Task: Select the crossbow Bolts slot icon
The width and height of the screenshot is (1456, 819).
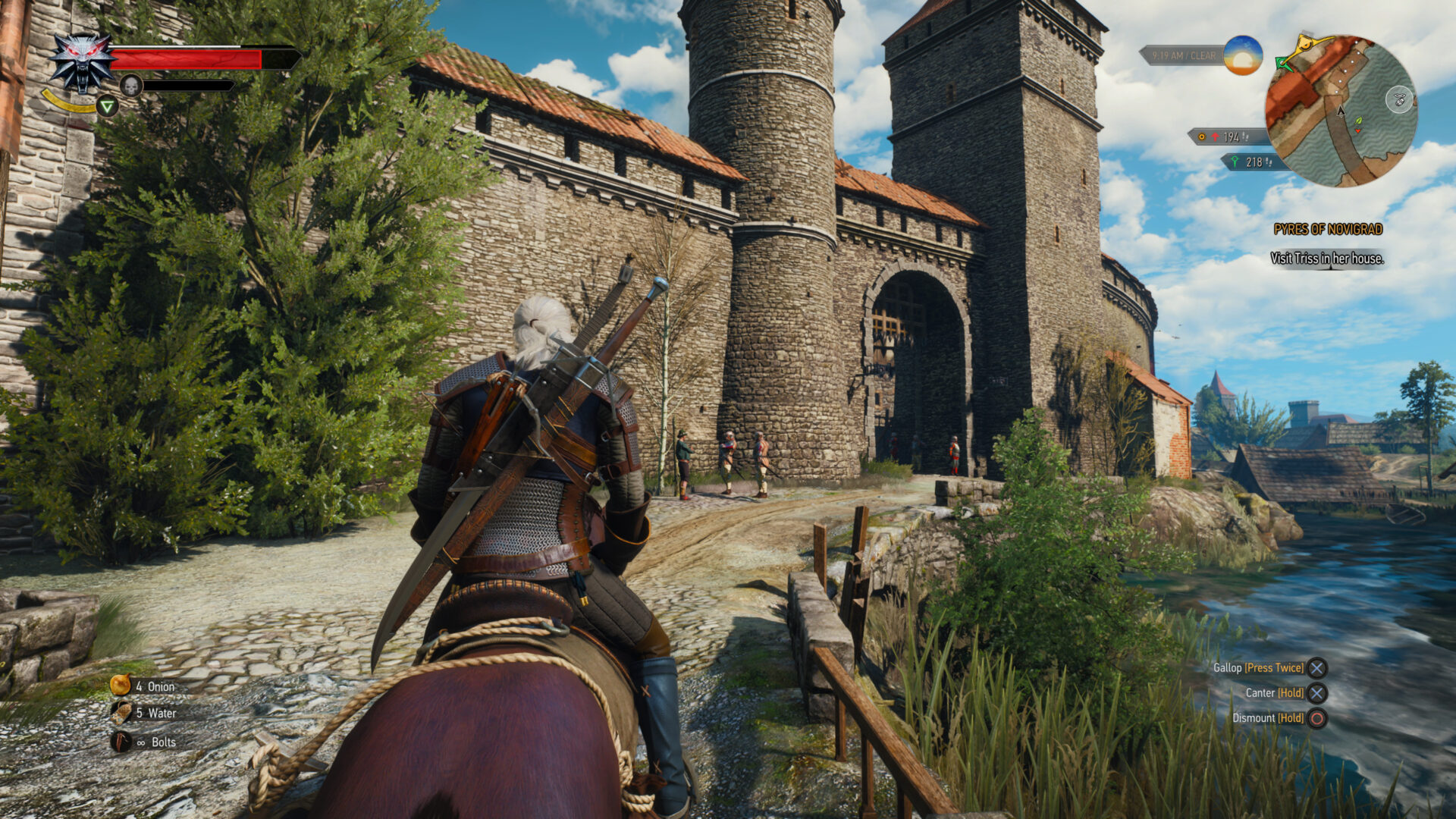Action: click(121, 743)
